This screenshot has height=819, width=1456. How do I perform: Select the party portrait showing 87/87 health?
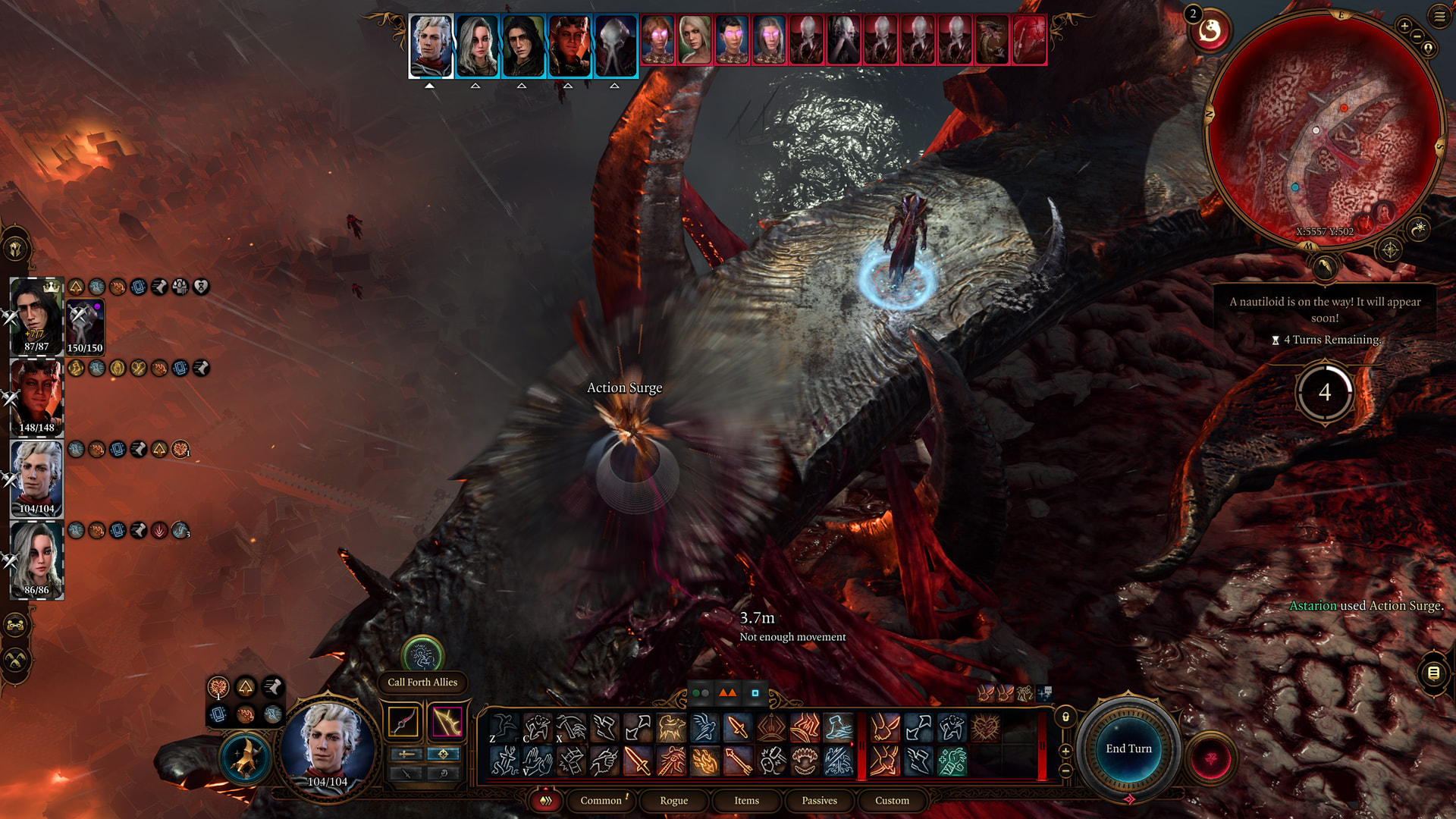[36, 316]
